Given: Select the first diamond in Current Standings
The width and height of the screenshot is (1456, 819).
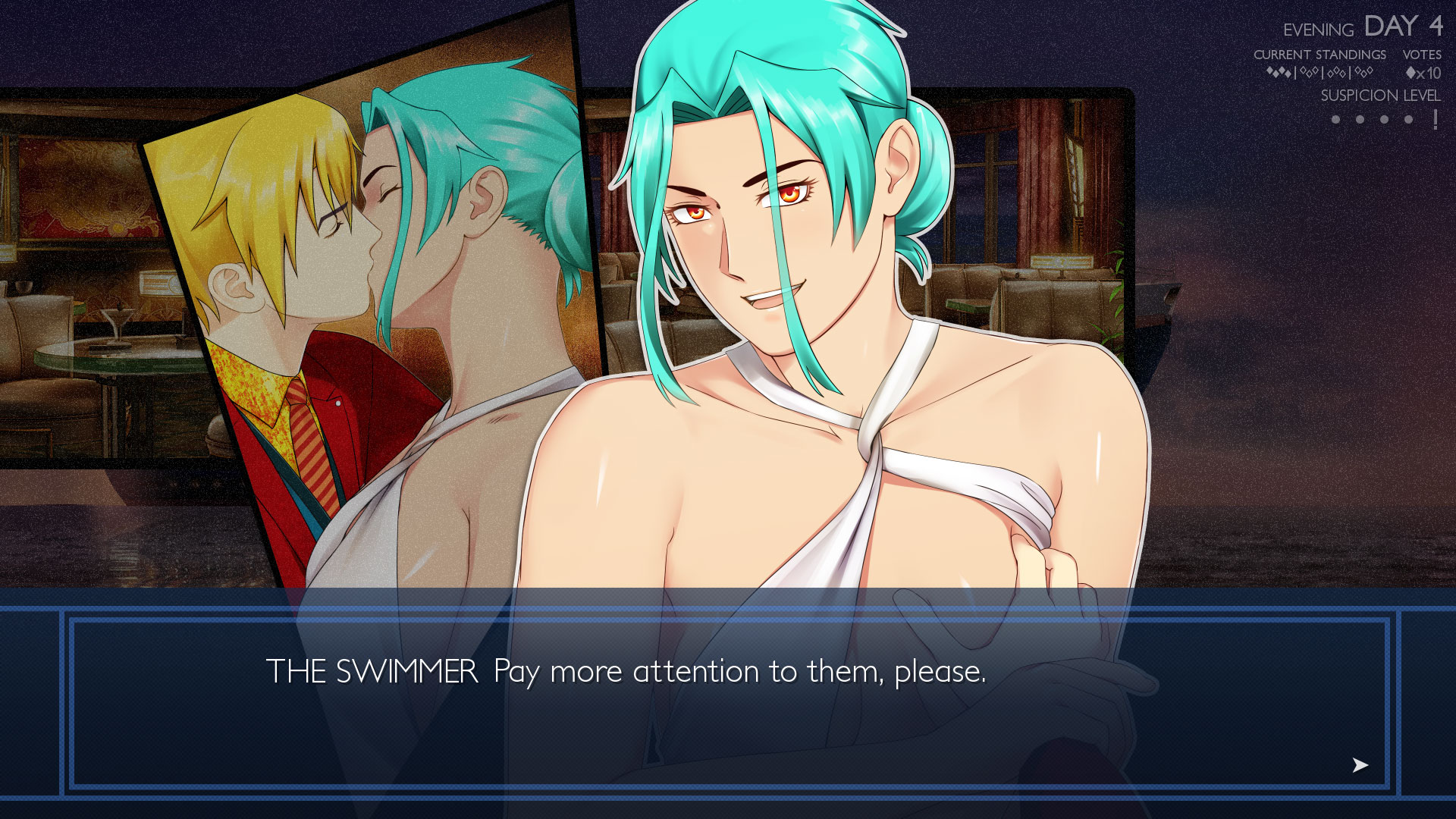Looking at the screenshot, I should (1269, 73).
